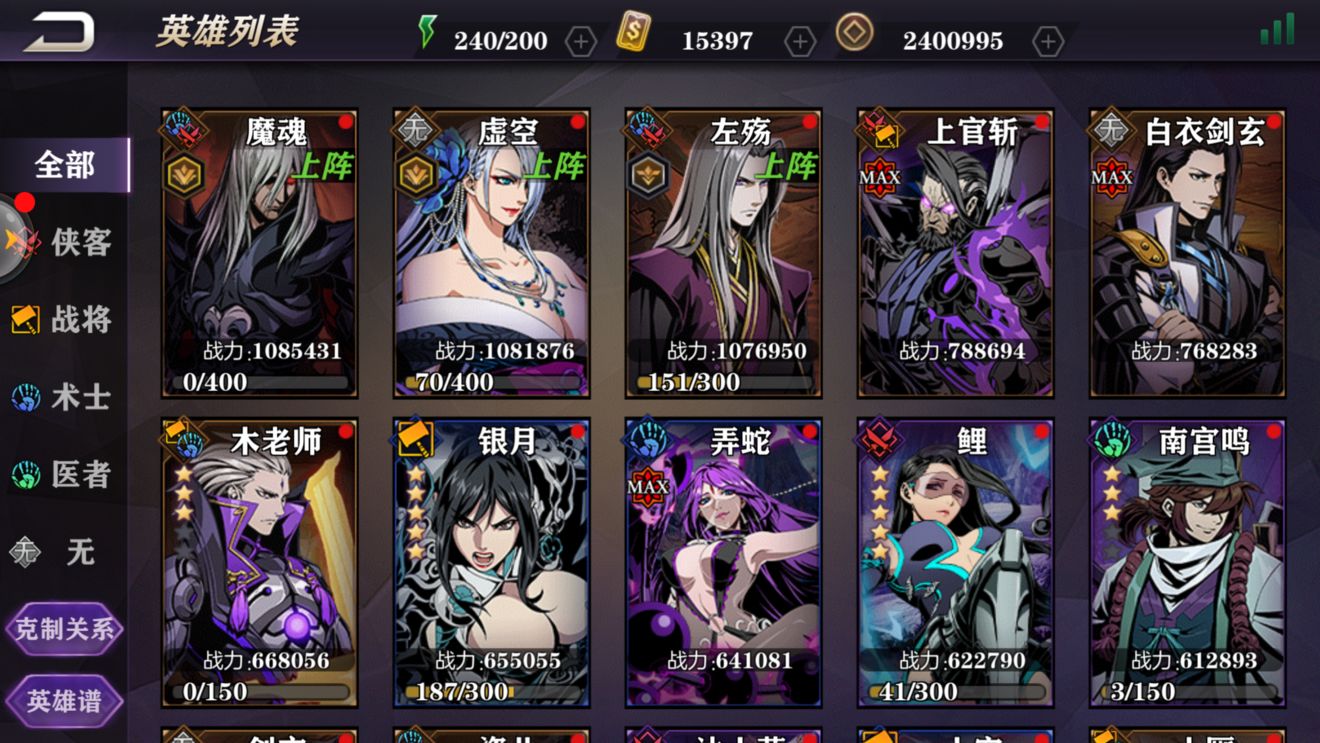Open the 英雄谱 hero compendium
The width and height of the screenshot is (1320, 743).
(64, 700)
